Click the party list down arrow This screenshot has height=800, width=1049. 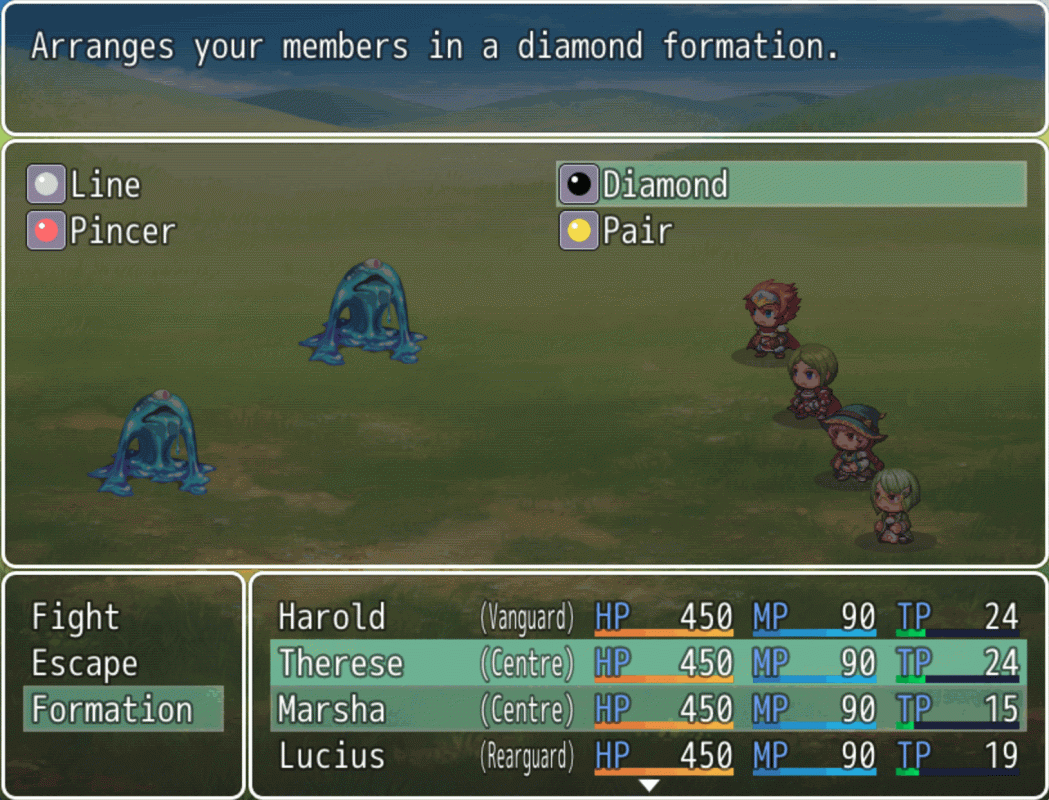649,786
